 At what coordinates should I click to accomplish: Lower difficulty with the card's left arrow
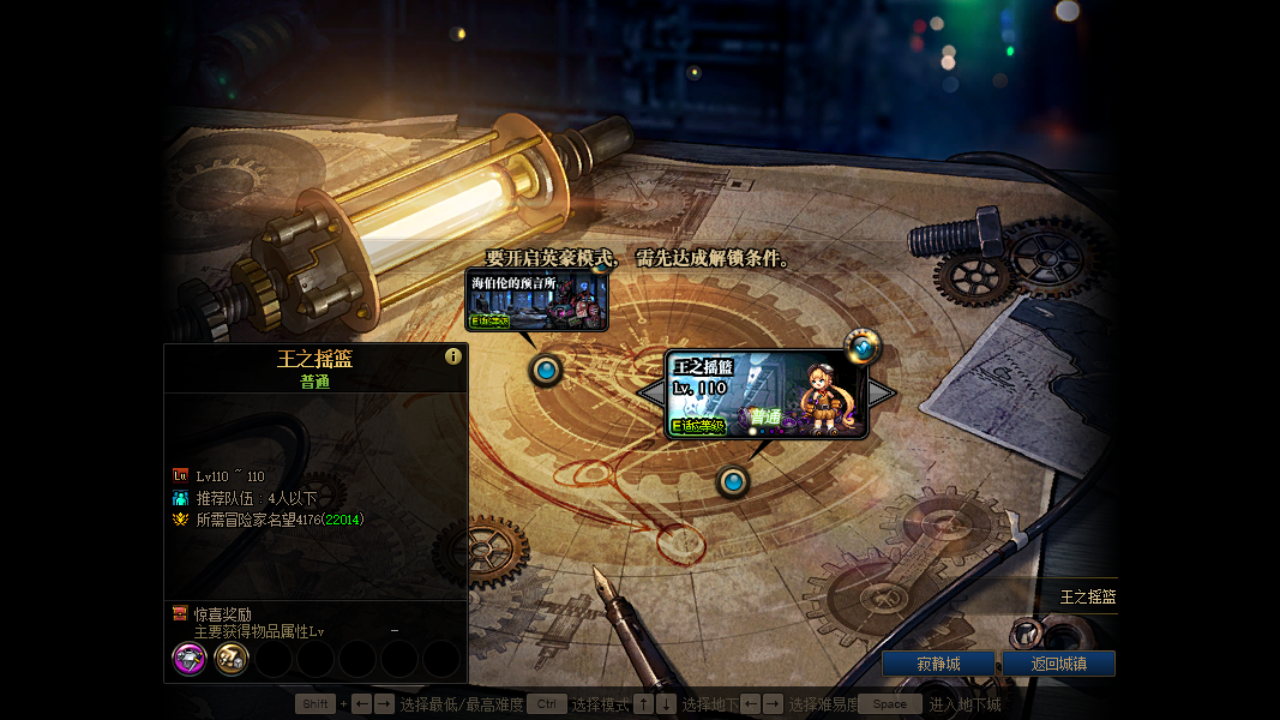650,393
